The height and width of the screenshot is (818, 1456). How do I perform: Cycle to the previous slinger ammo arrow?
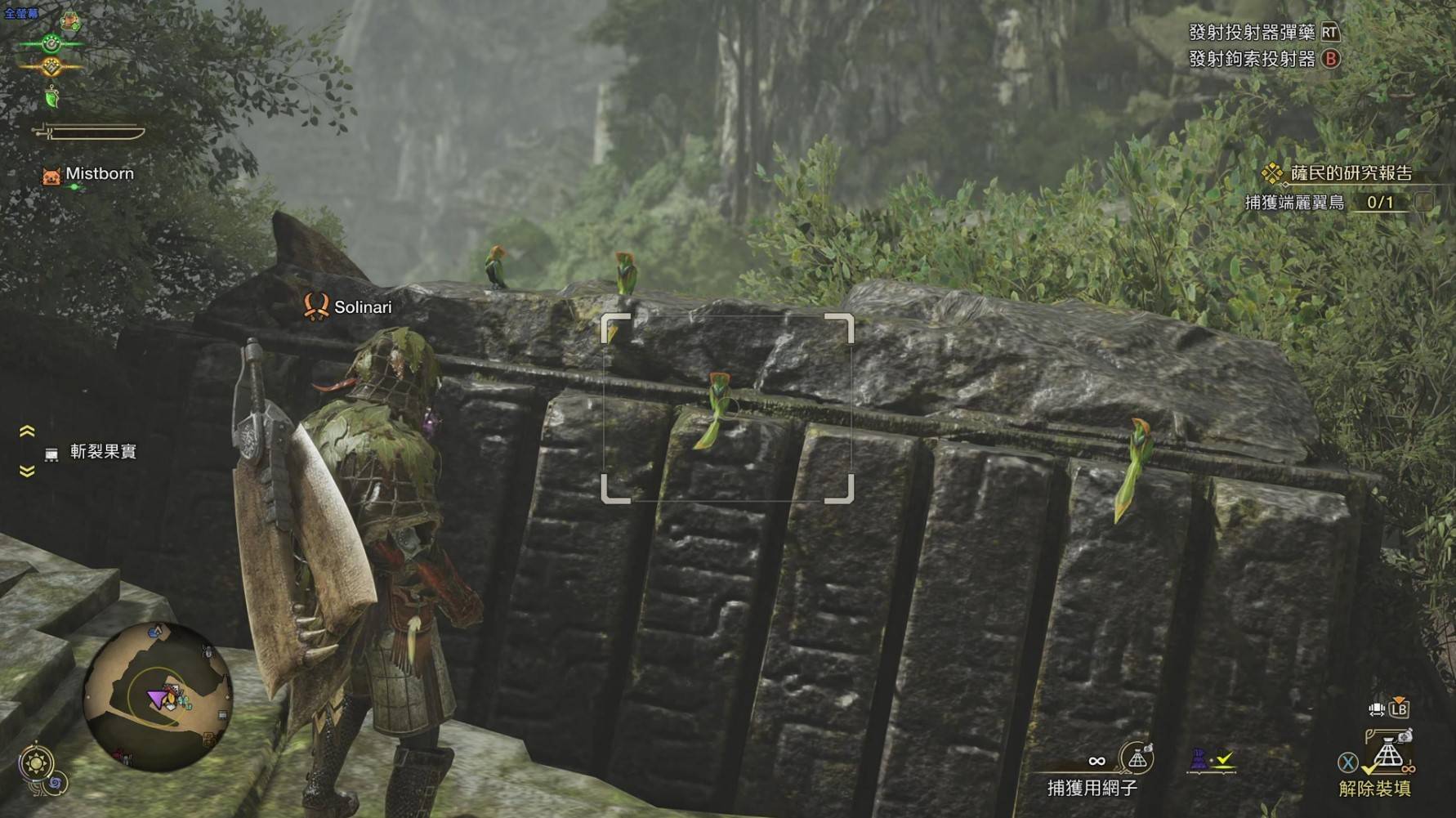point(27,431)
